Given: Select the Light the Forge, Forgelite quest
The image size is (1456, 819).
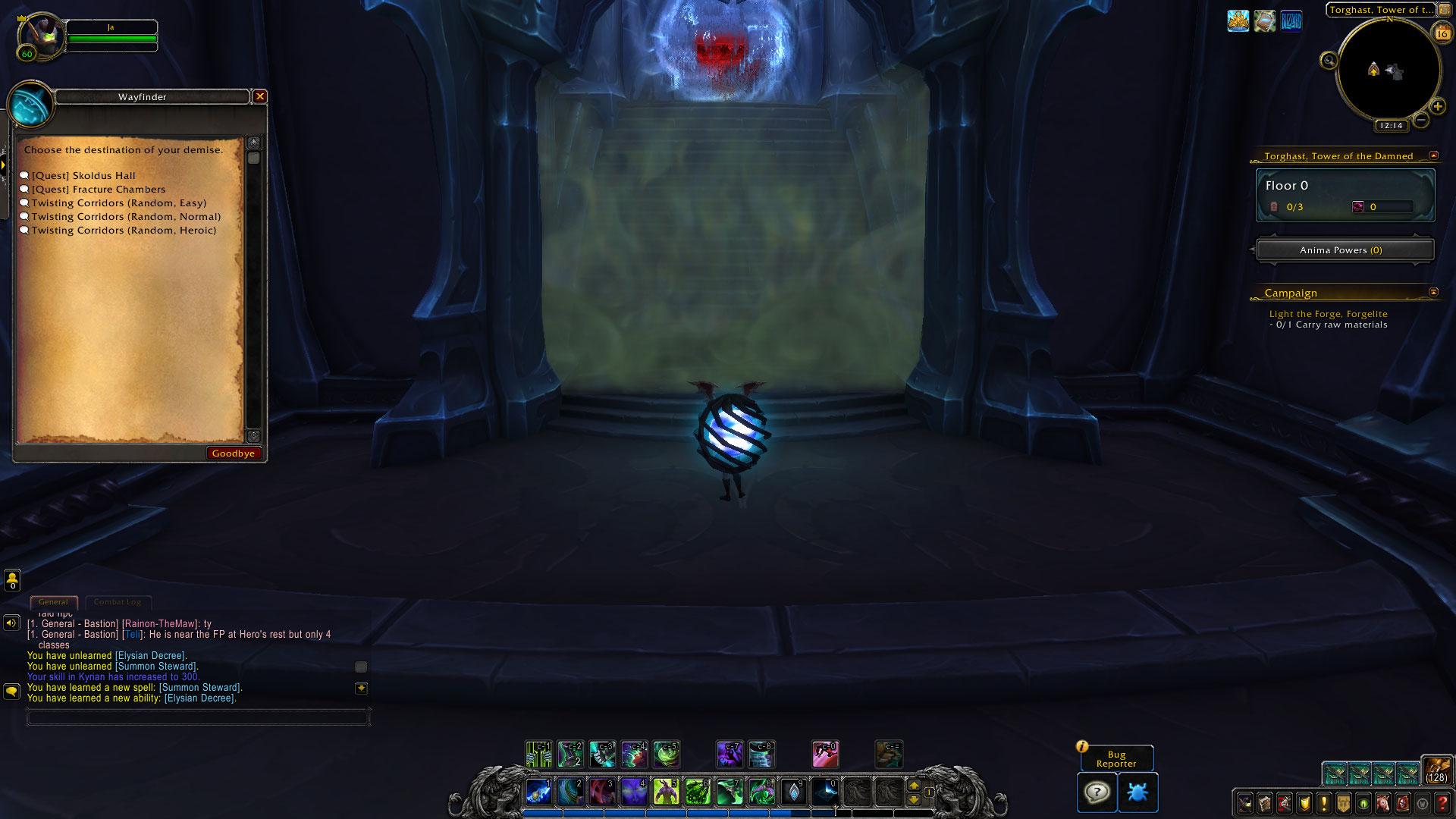Looking at the screenshot, I should [x=1329, y=314].
